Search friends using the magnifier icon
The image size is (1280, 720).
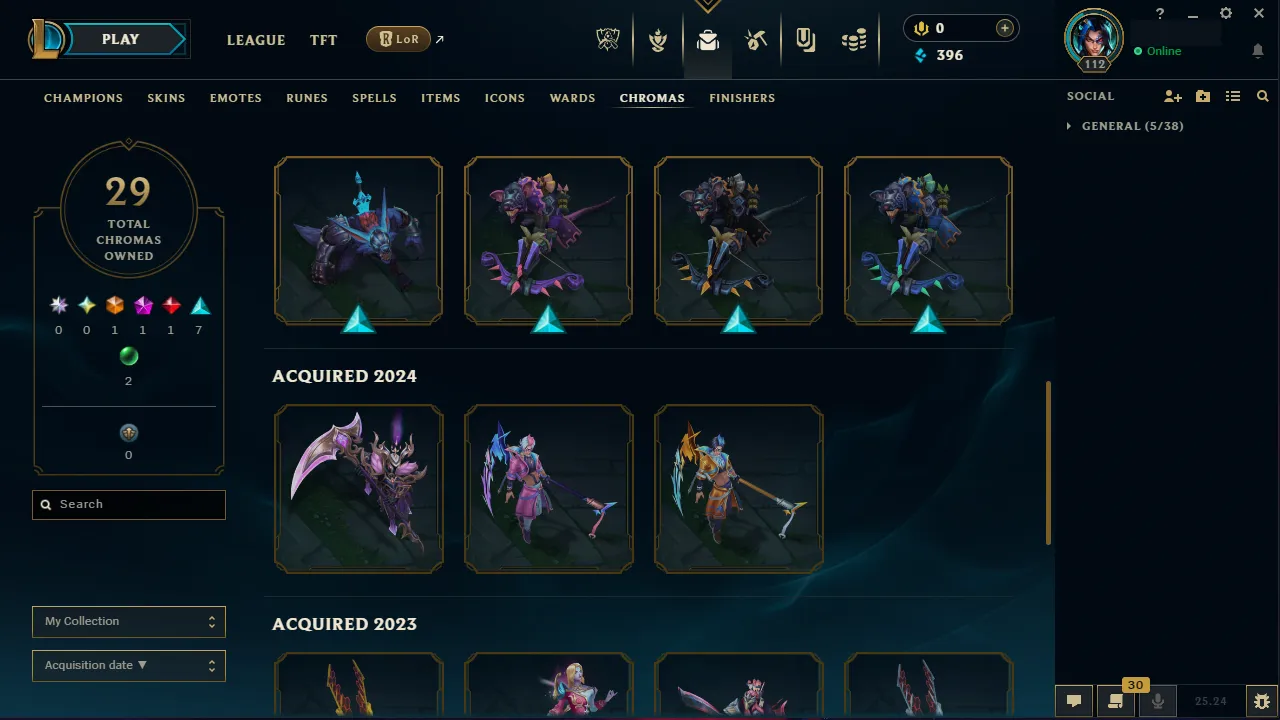tap(1262, 96)
